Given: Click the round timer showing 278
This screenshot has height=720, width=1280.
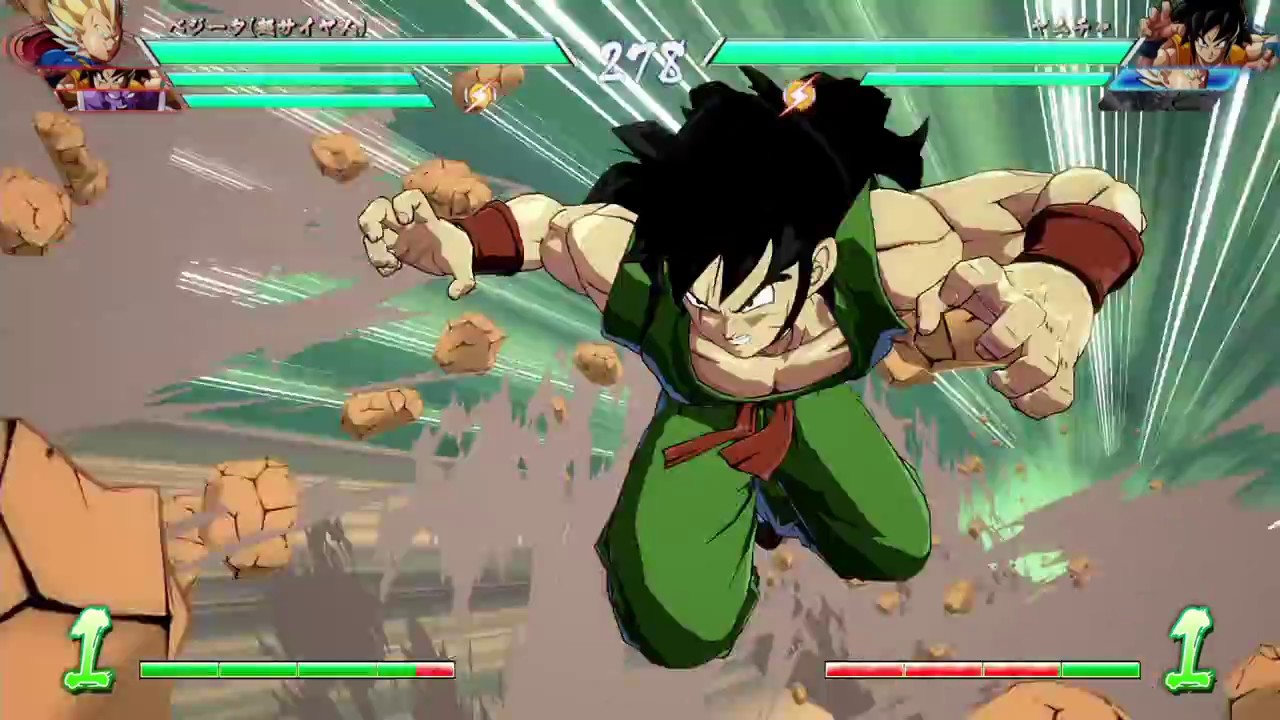Looking at the screenshot, I should (x=645, y=63).
